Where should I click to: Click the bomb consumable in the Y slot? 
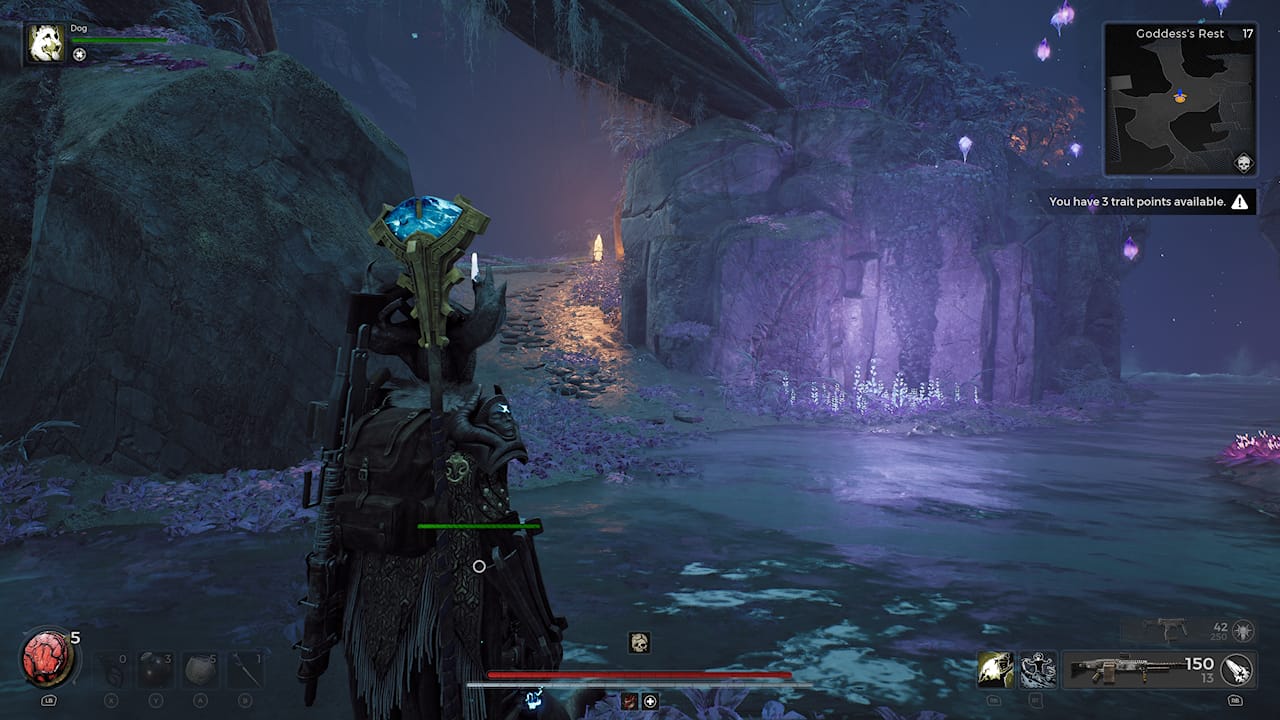tap(155, 668)
